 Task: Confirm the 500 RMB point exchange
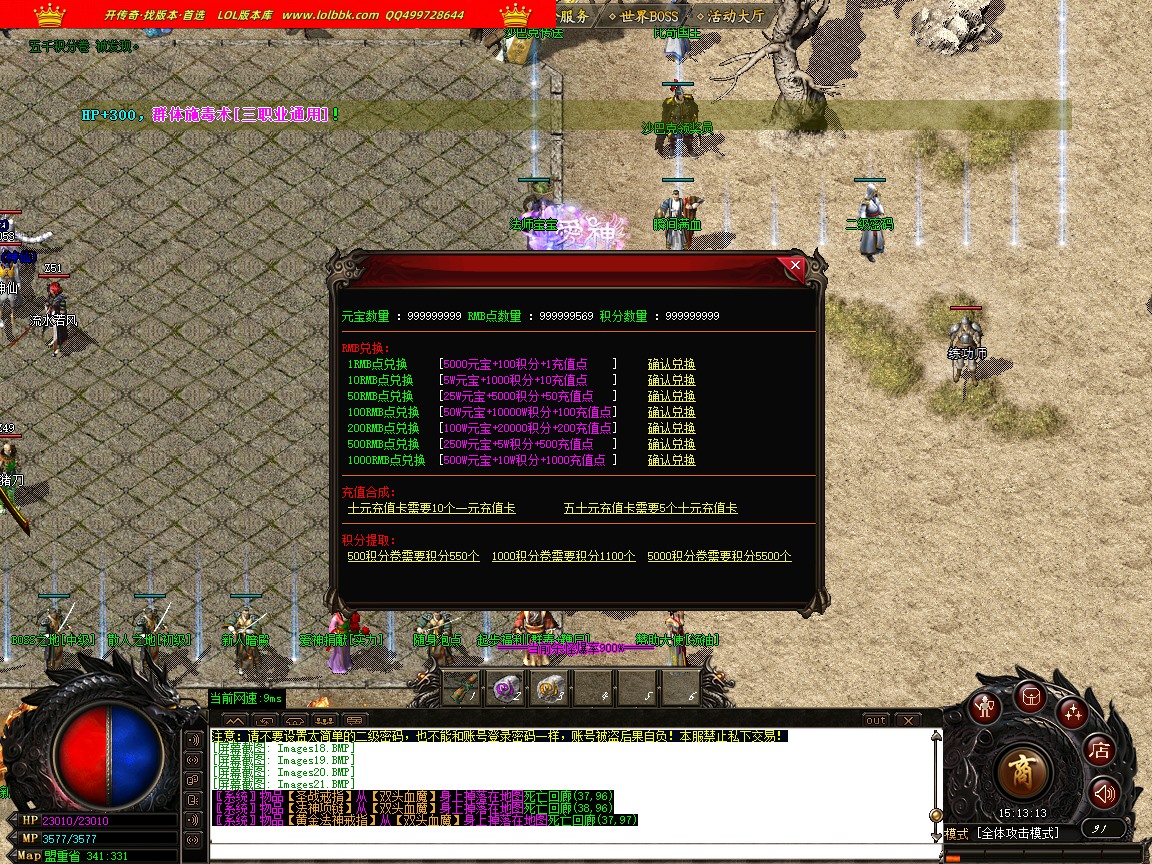(671, 445)
